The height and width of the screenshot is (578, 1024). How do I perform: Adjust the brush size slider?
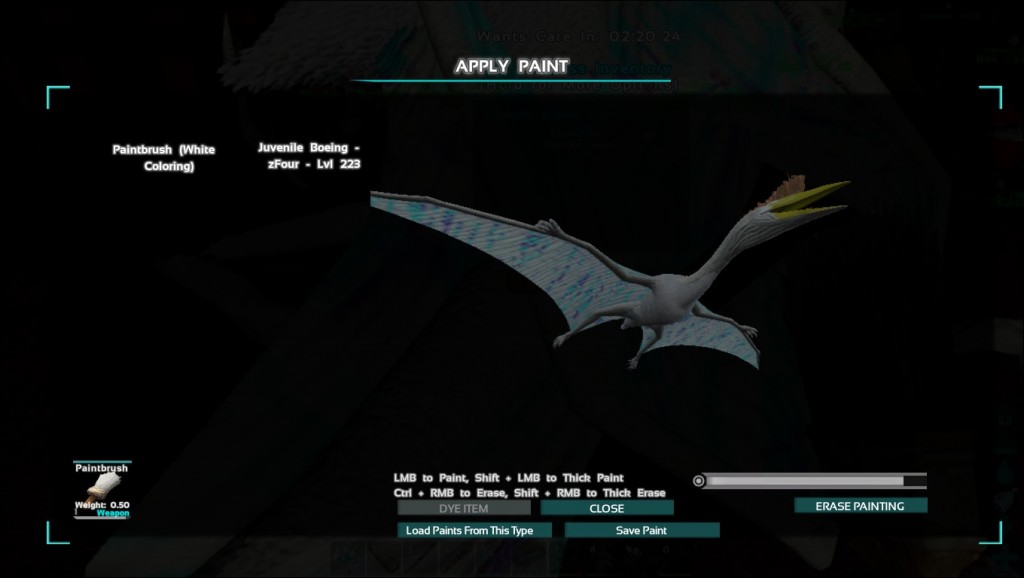(812, 481)
